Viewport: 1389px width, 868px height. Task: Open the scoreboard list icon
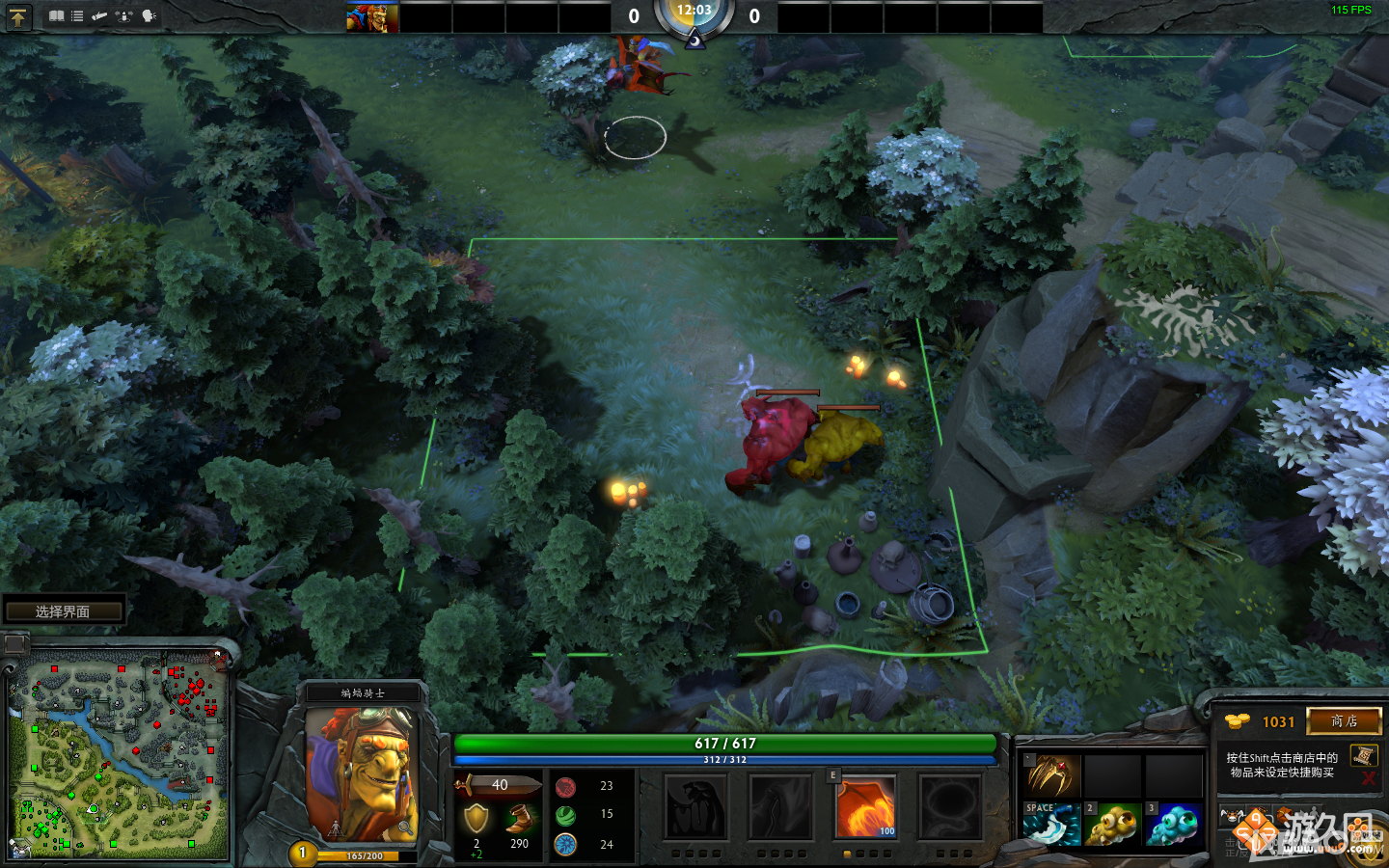point(76,16)
